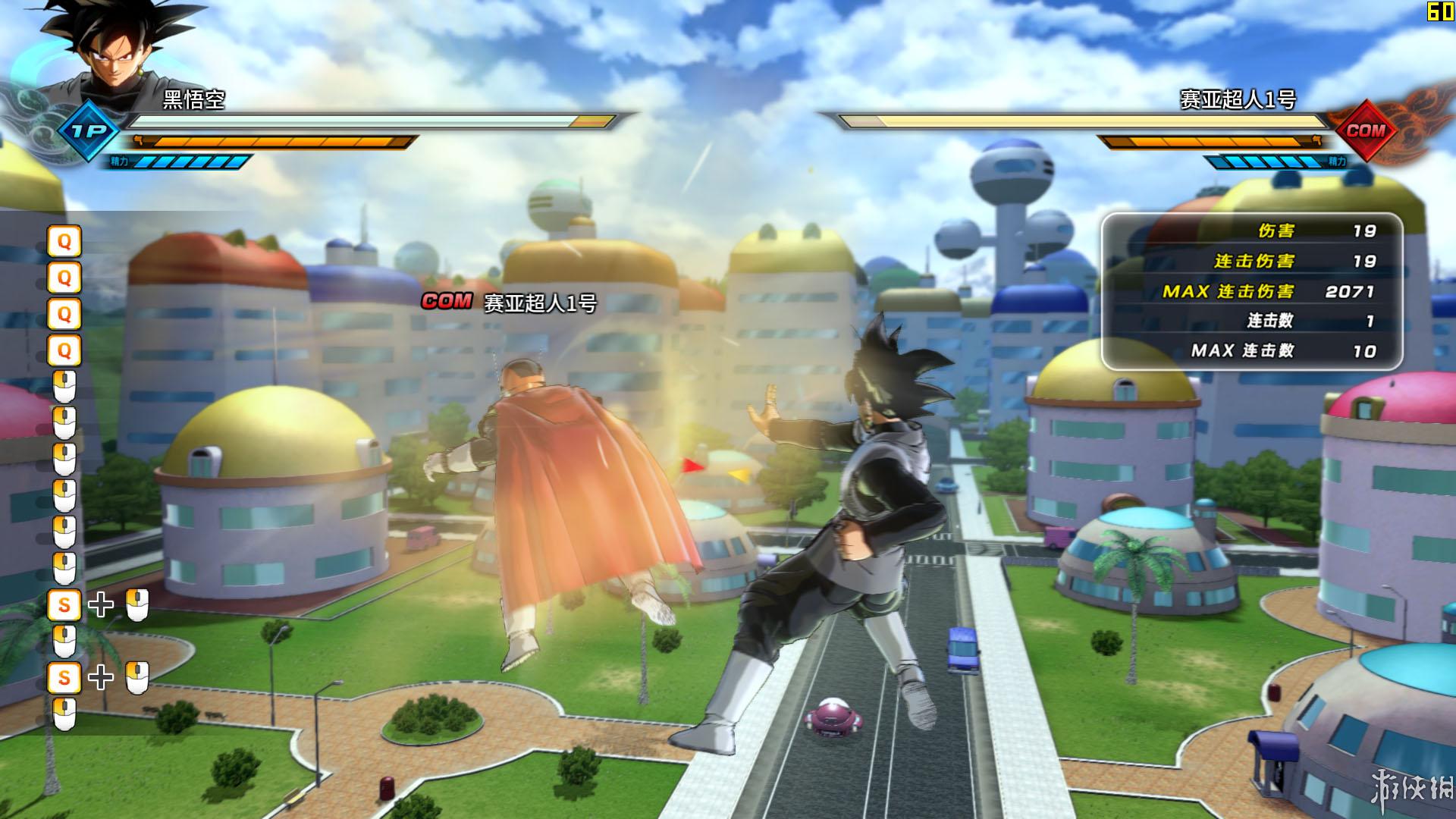1456x819 pixels.
Task: Select the red COM opponent badge
Action: point(1365,130)
